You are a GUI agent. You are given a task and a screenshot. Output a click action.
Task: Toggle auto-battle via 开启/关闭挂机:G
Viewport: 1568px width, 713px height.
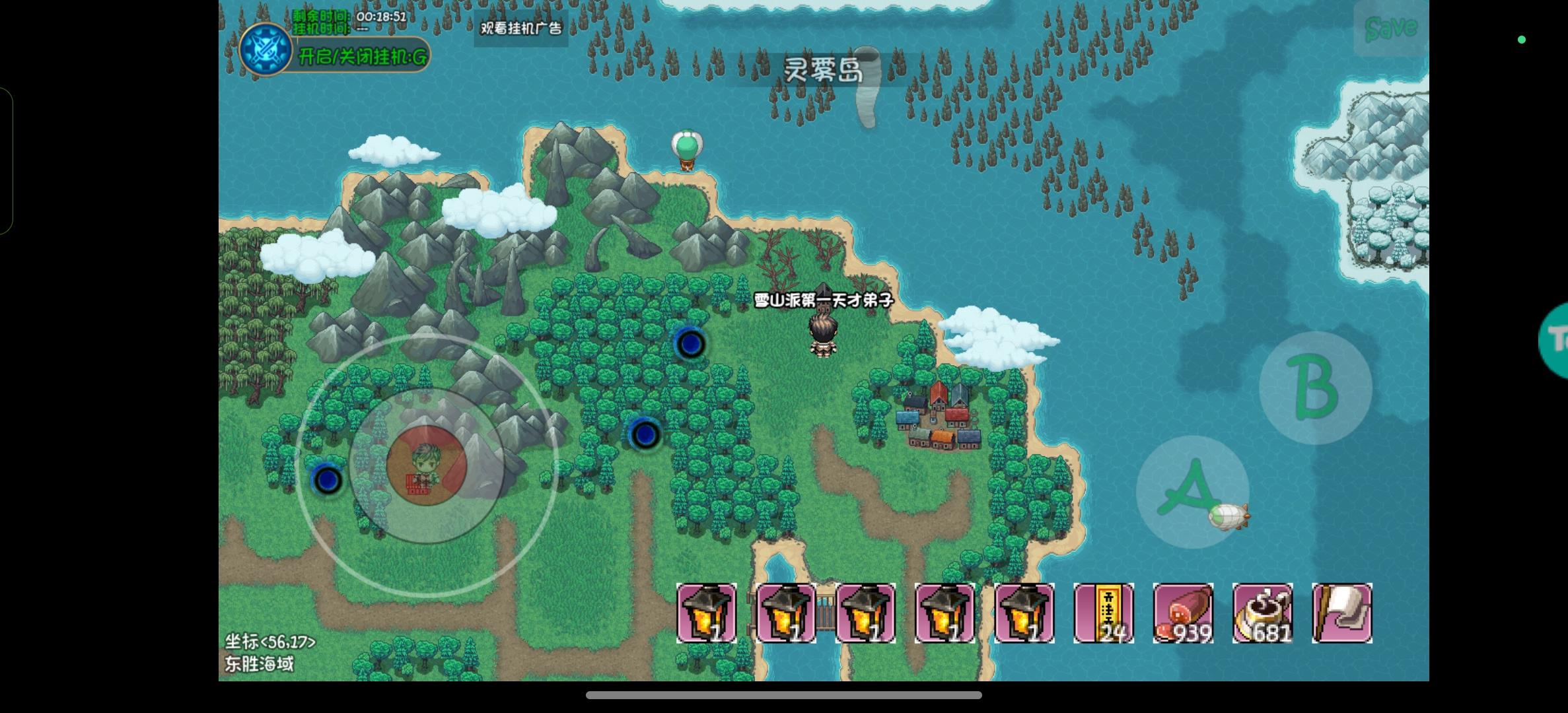coord(362,57)
